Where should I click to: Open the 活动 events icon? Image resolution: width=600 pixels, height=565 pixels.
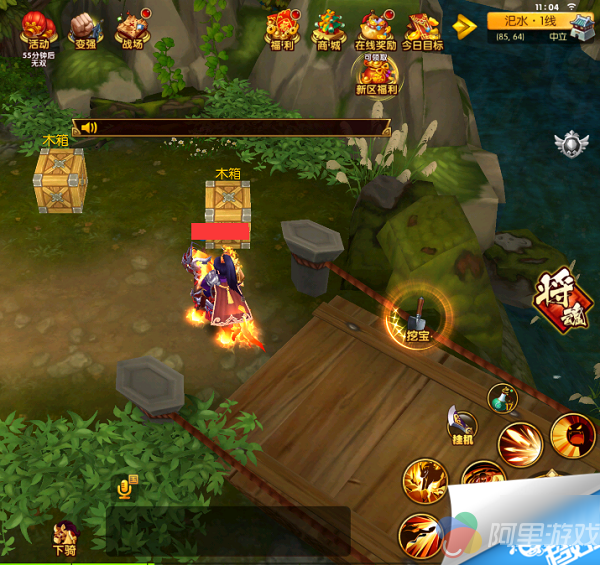tap(38, 29)
